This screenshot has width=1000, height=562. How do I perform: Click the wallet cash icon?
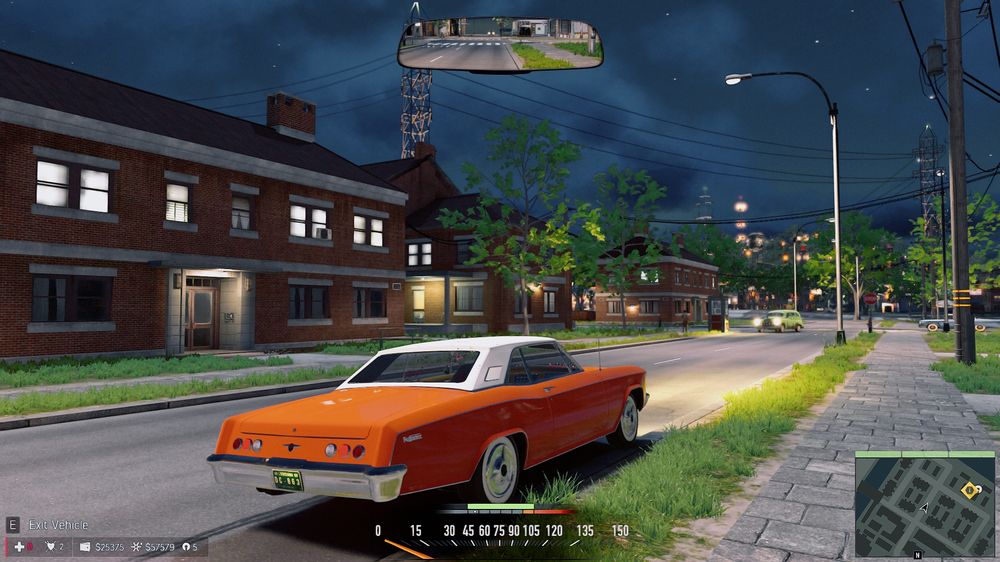[x=85, y=547]
